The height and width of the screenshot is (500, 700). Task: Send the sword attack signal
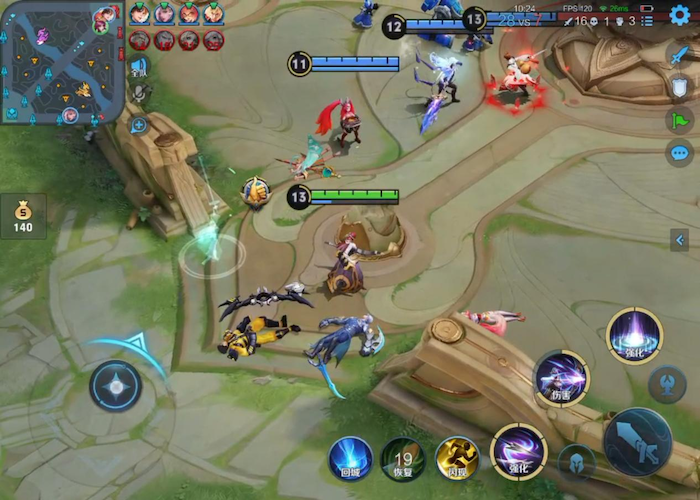coord(680,55)
